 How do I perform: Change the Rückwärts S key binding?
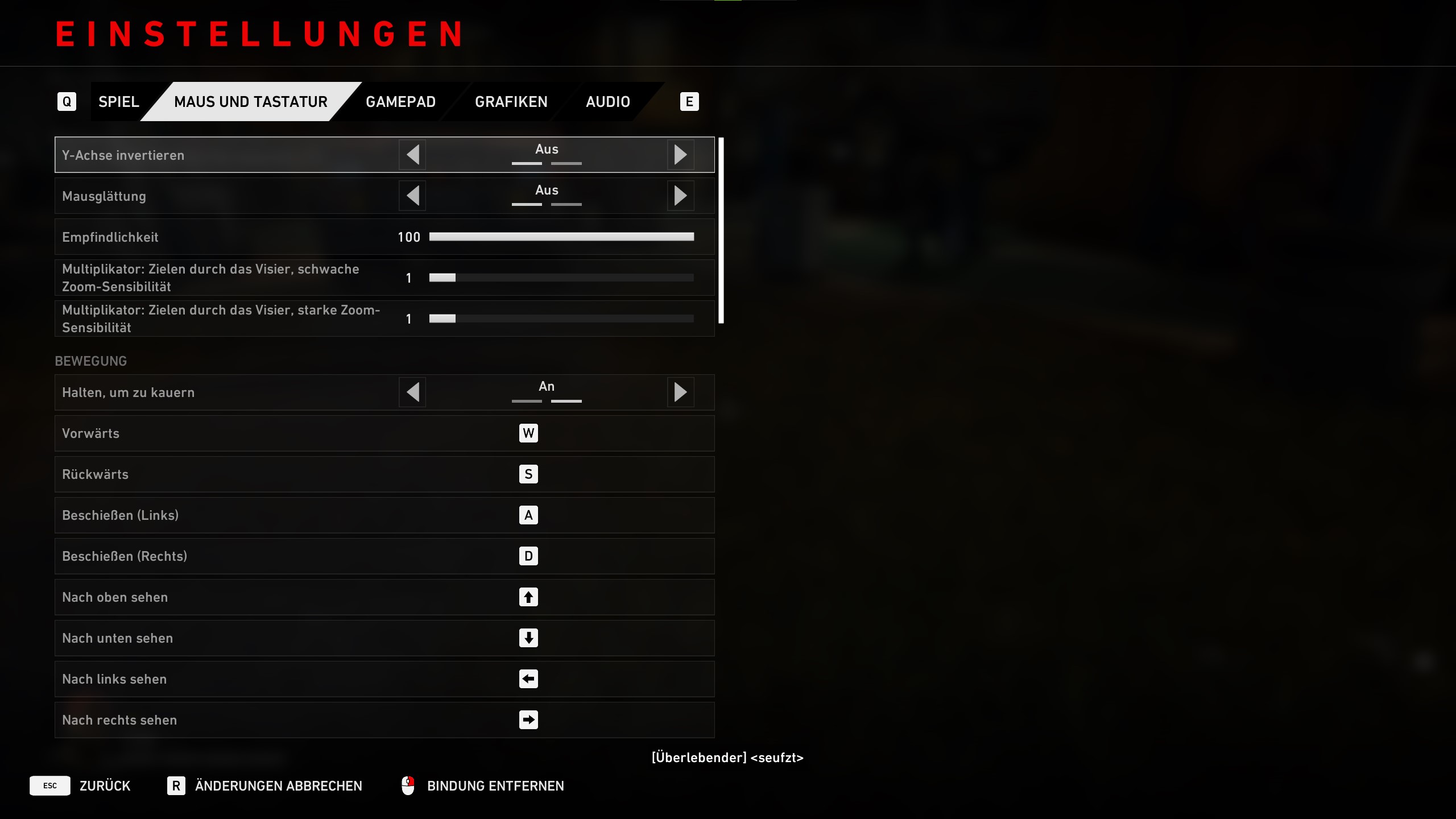pyautogui.click(x=528, y=474)
